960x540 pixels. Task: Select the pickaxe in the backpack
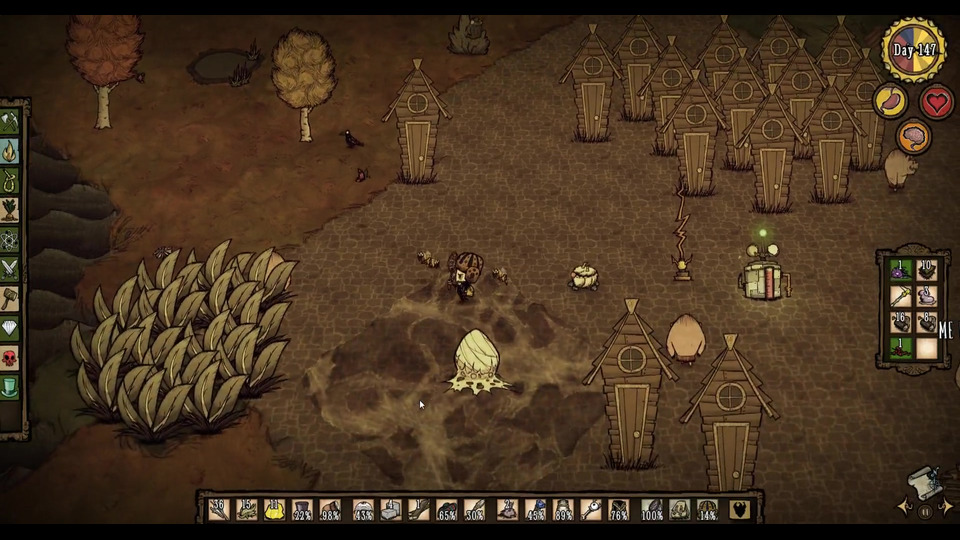[901, 296]
